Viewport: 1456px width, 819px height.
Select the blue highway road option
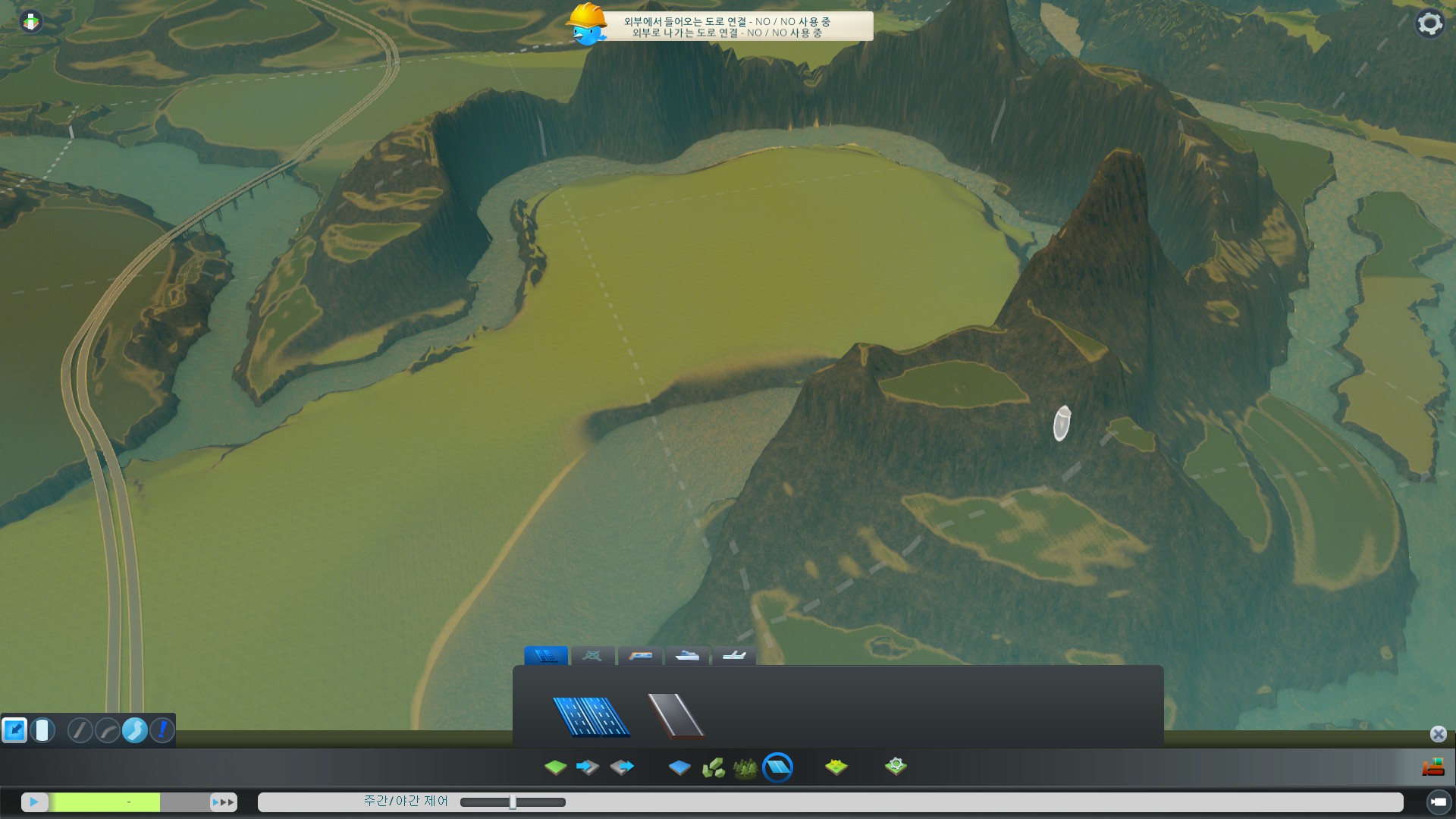coord(591,717)
